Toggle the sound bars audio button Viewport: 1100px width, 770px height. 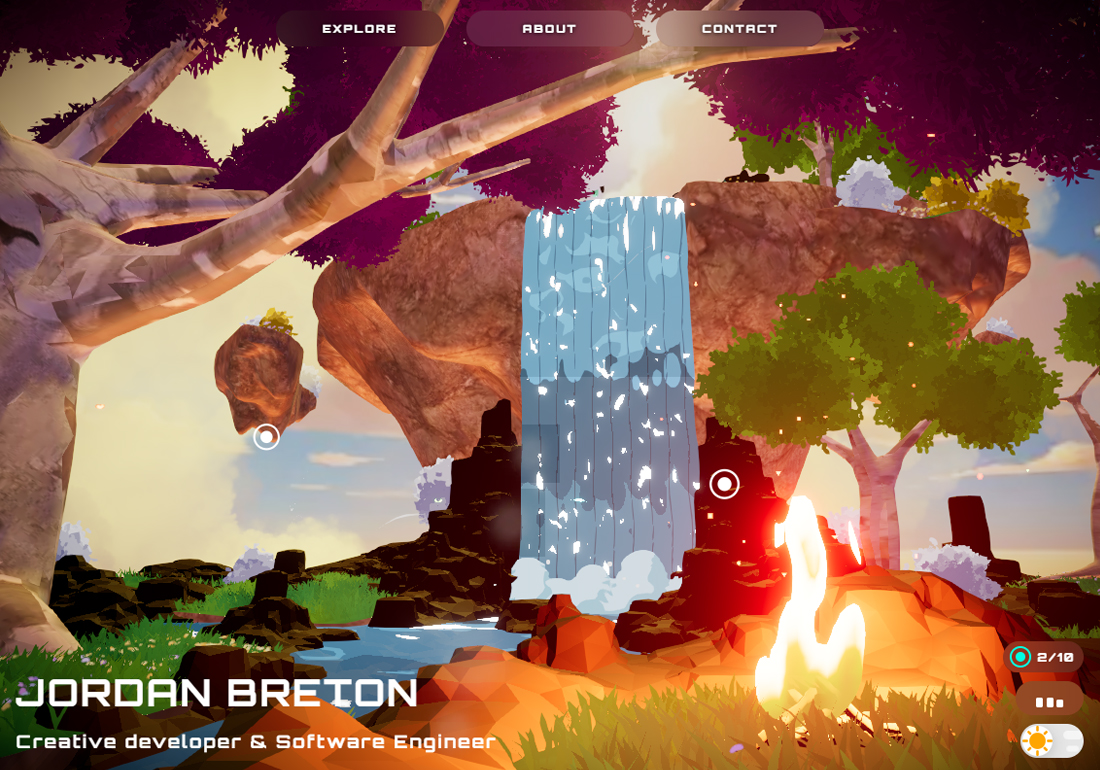(1049, 702)
